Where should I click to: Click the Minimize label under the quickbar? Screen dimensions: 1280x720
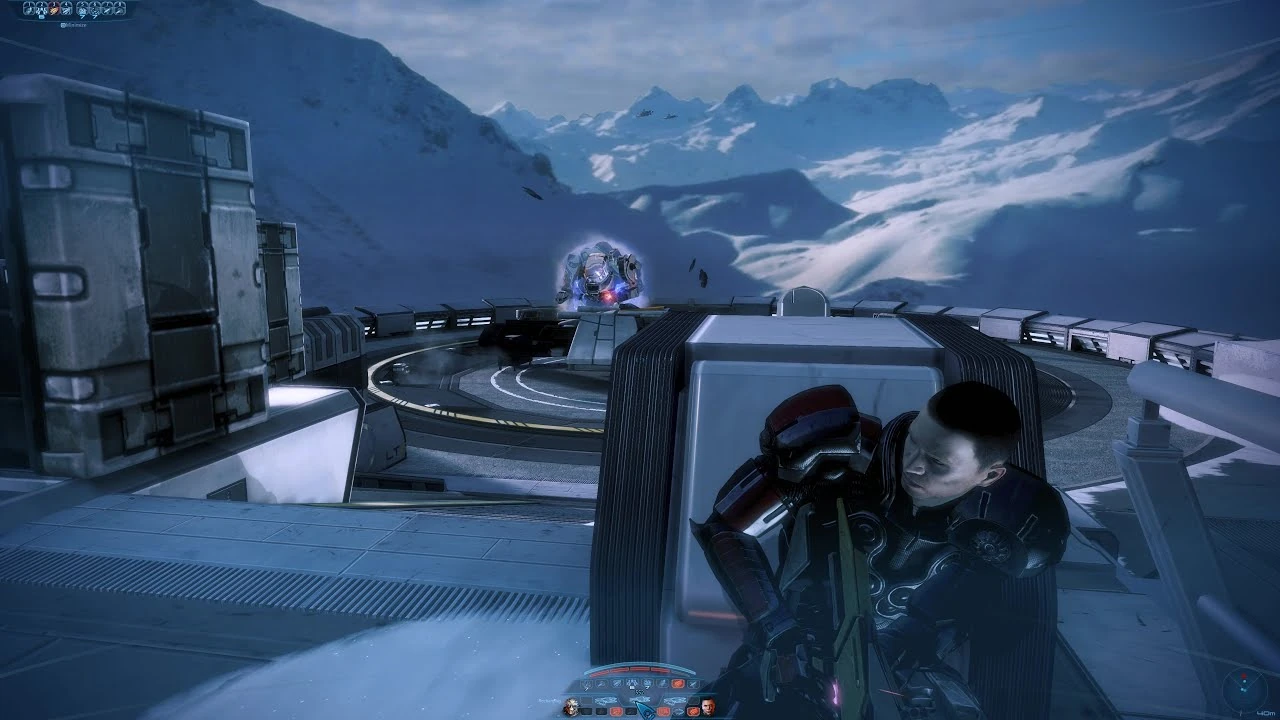(x=74, y=25)
